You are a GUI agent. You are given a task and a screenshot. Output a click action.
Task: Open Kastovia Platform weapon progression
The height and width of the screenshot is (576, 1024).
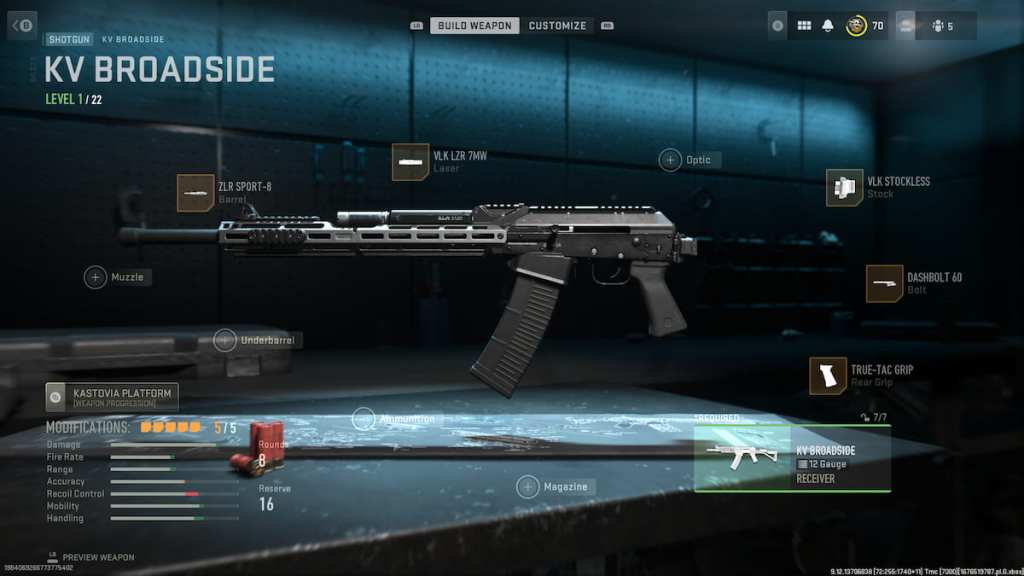112,397
